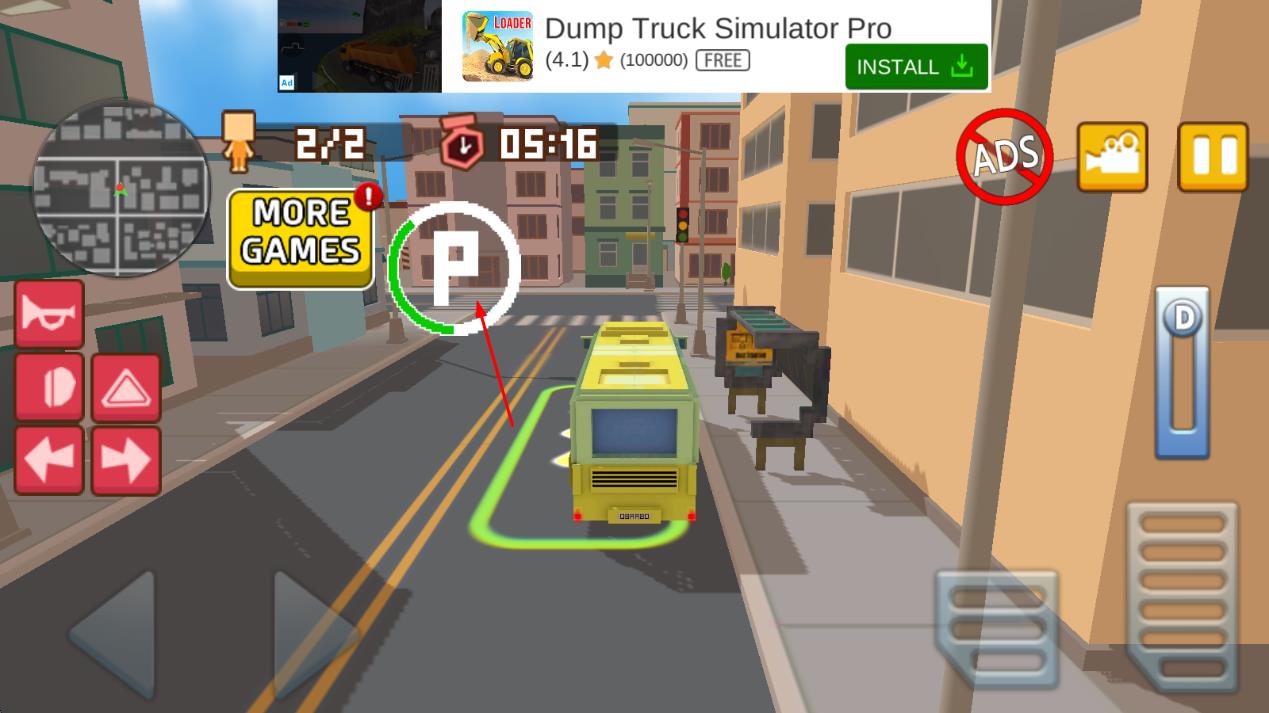Click the parking P progress indicator
This screenshot has height=713, width=1269.
455,268
